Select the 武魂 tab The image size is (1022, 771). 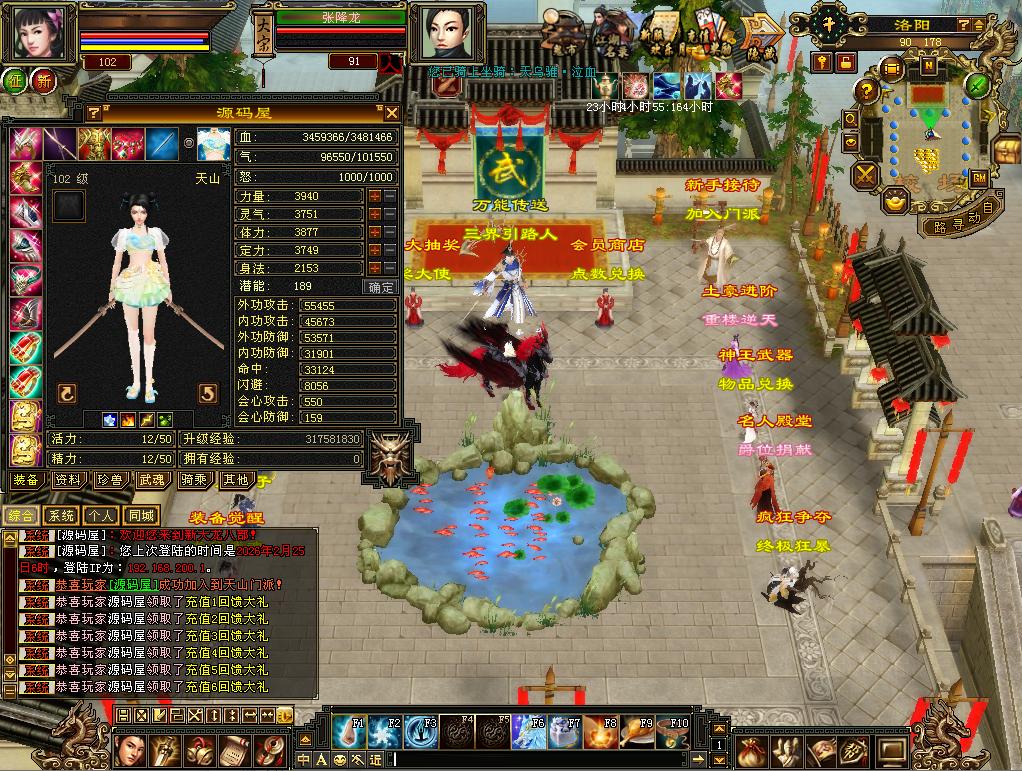152,480
